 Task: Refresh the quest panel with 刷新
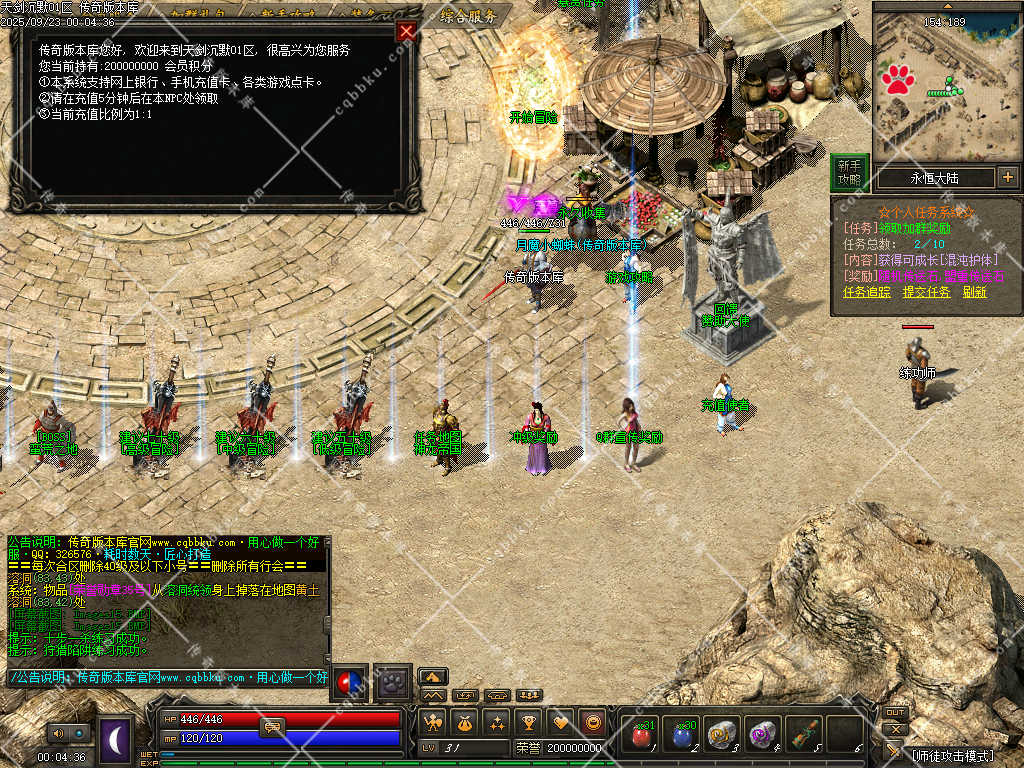tap(975, 292)
